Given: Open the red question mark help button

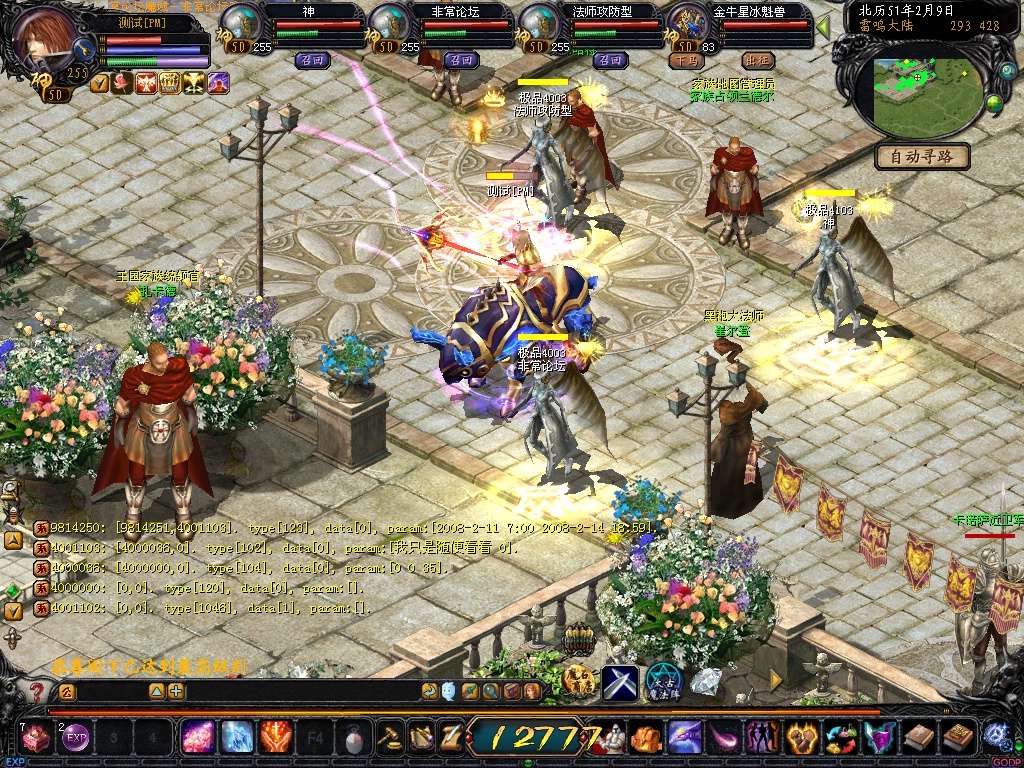Looking at the screenshot, I should (x=37, y=691).
